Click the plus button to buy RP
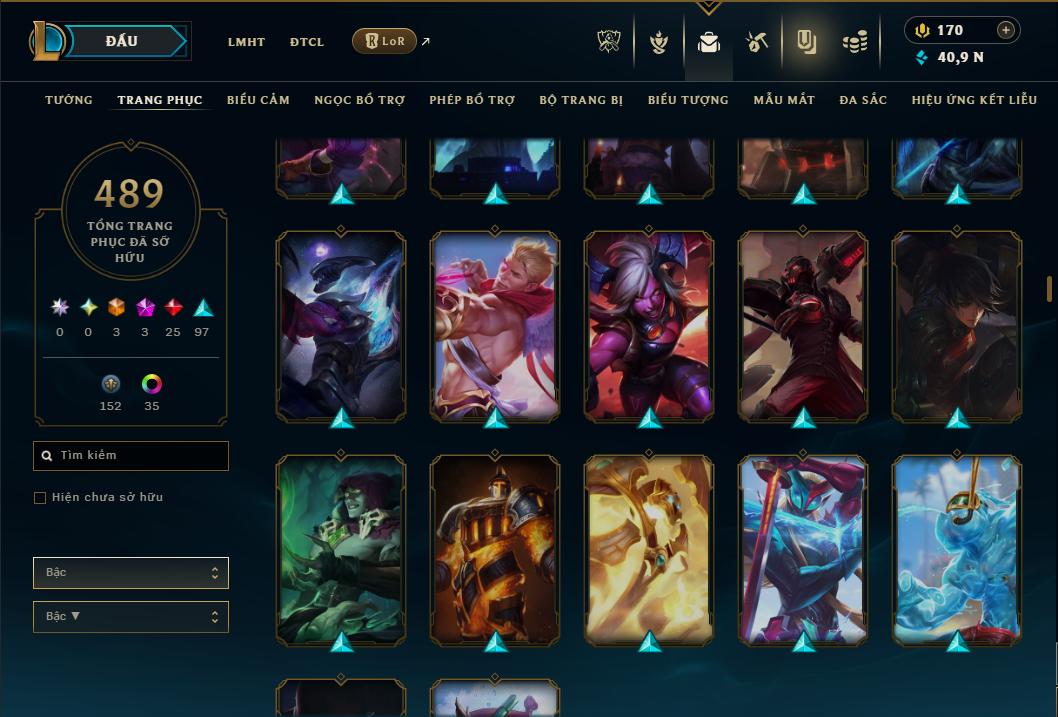1058x717 pixels. click(x=1006, y=30)
